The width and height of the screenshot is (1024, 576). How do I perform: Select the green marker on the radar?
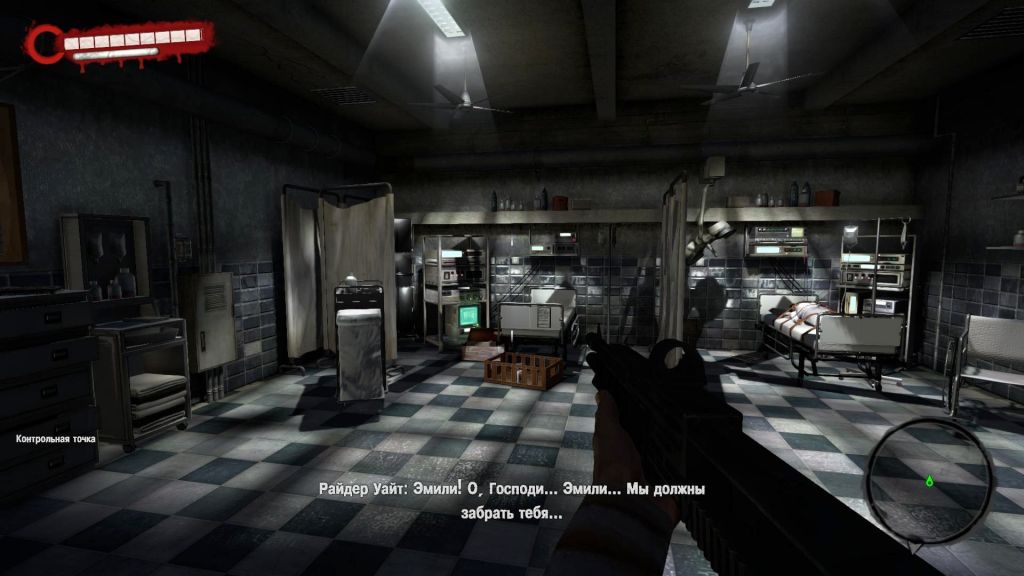(x=929, y=481)
